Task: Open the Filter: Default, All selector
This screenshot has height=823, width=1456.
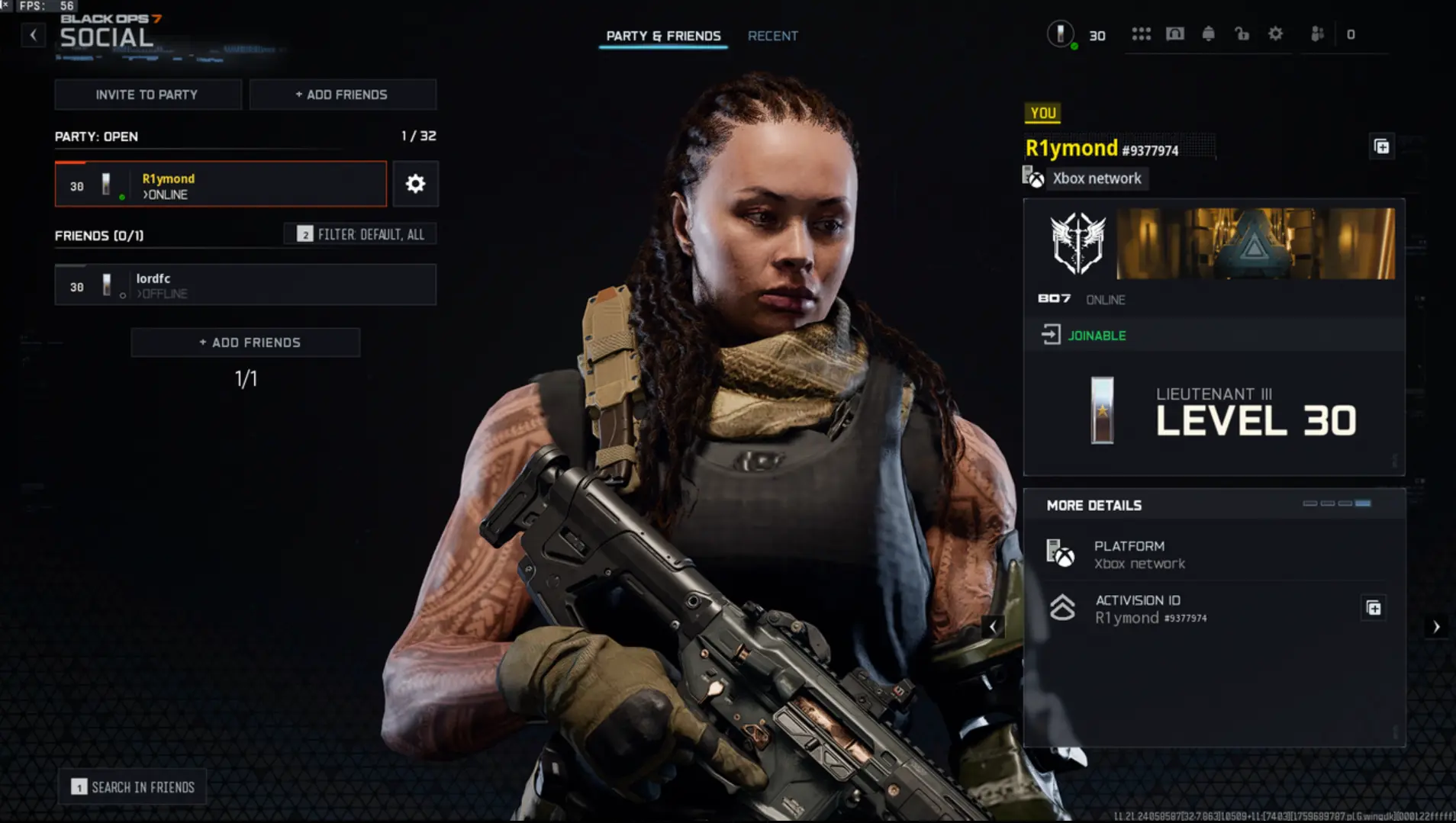Action: pyautogui.click(x=360, y=234)
